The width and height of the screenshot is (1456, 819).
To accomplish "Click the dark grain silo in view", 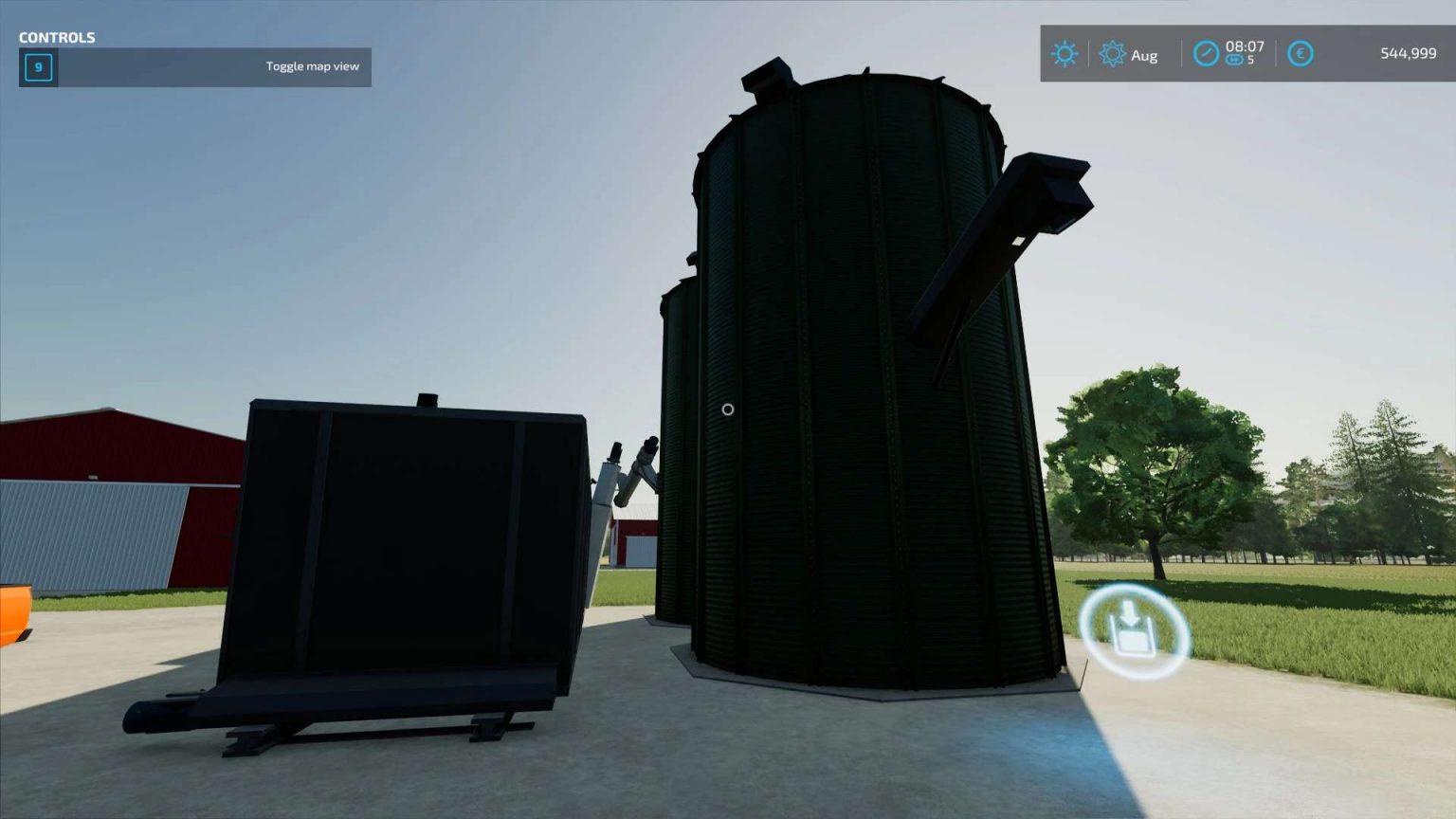I will (853, 379).
